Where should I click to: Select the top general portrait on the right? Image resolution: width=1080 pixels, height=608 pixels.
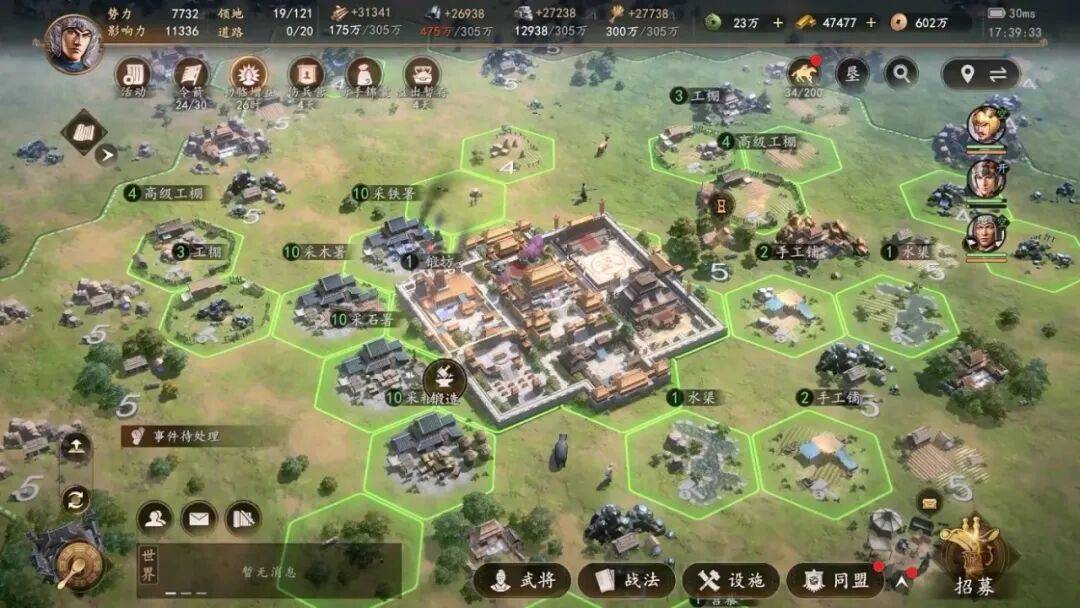[x=985, y=125]
